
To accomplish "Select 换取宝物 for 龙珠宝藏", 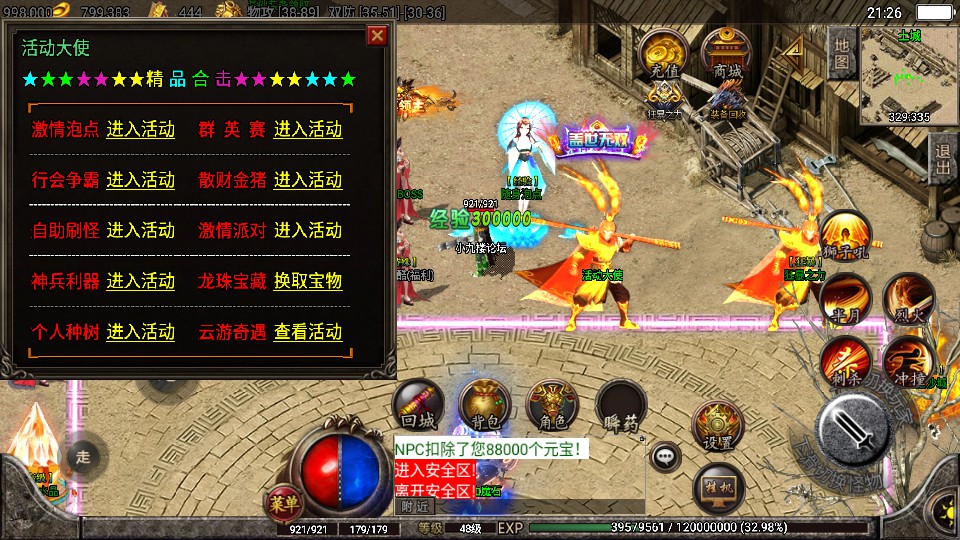I will [x=308, y=281].
